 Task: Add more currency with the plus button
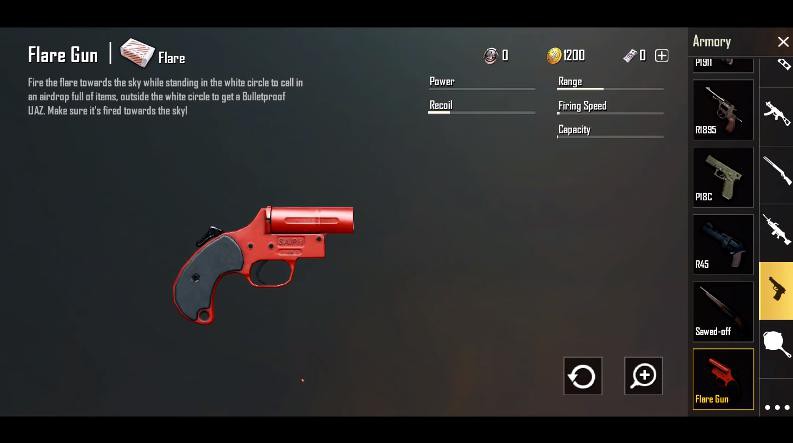tap(661, 56)
